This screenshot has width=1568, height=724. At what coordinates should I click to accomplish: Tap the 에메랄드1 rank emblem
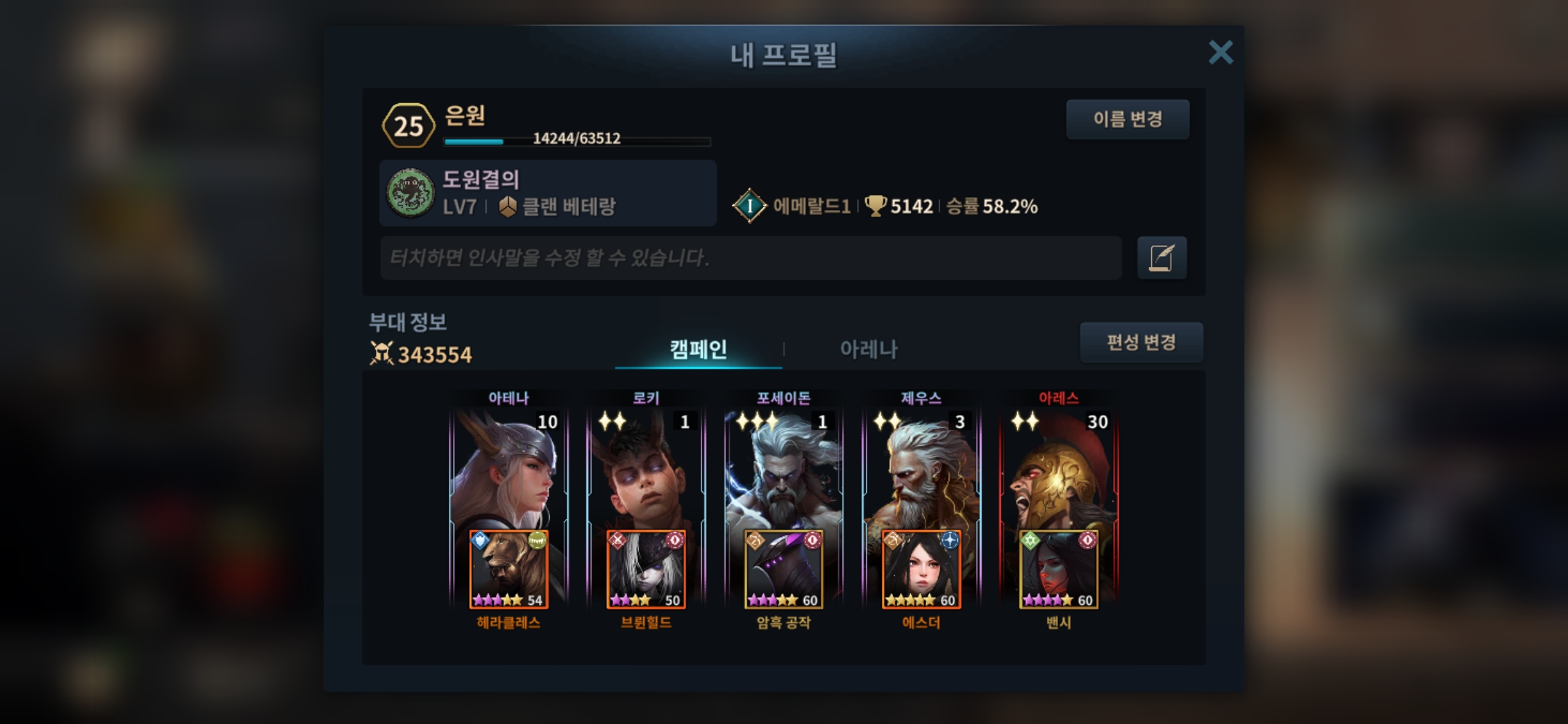click(750, 206)
